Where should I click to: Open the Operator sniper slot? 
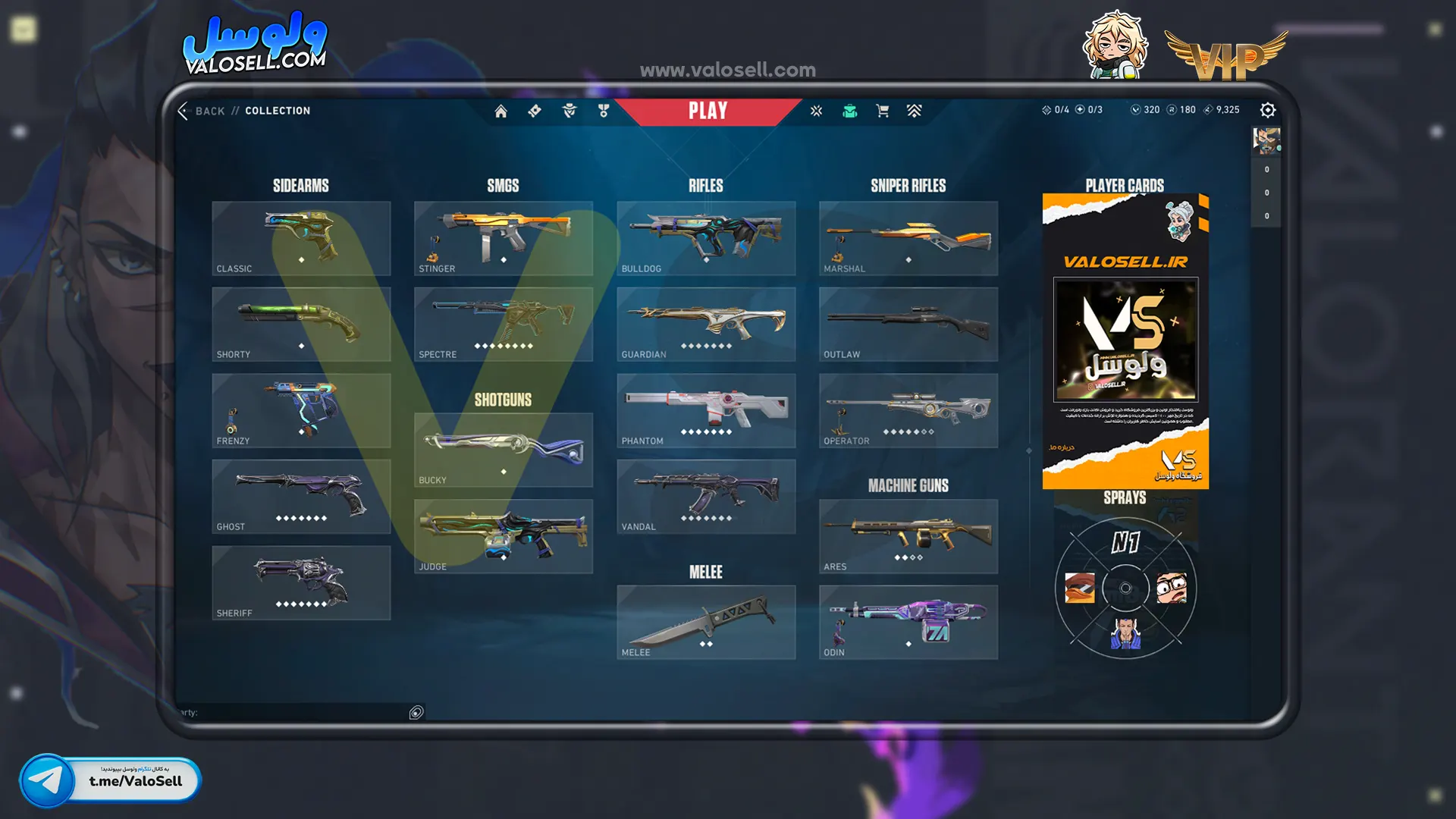[908, 410]
